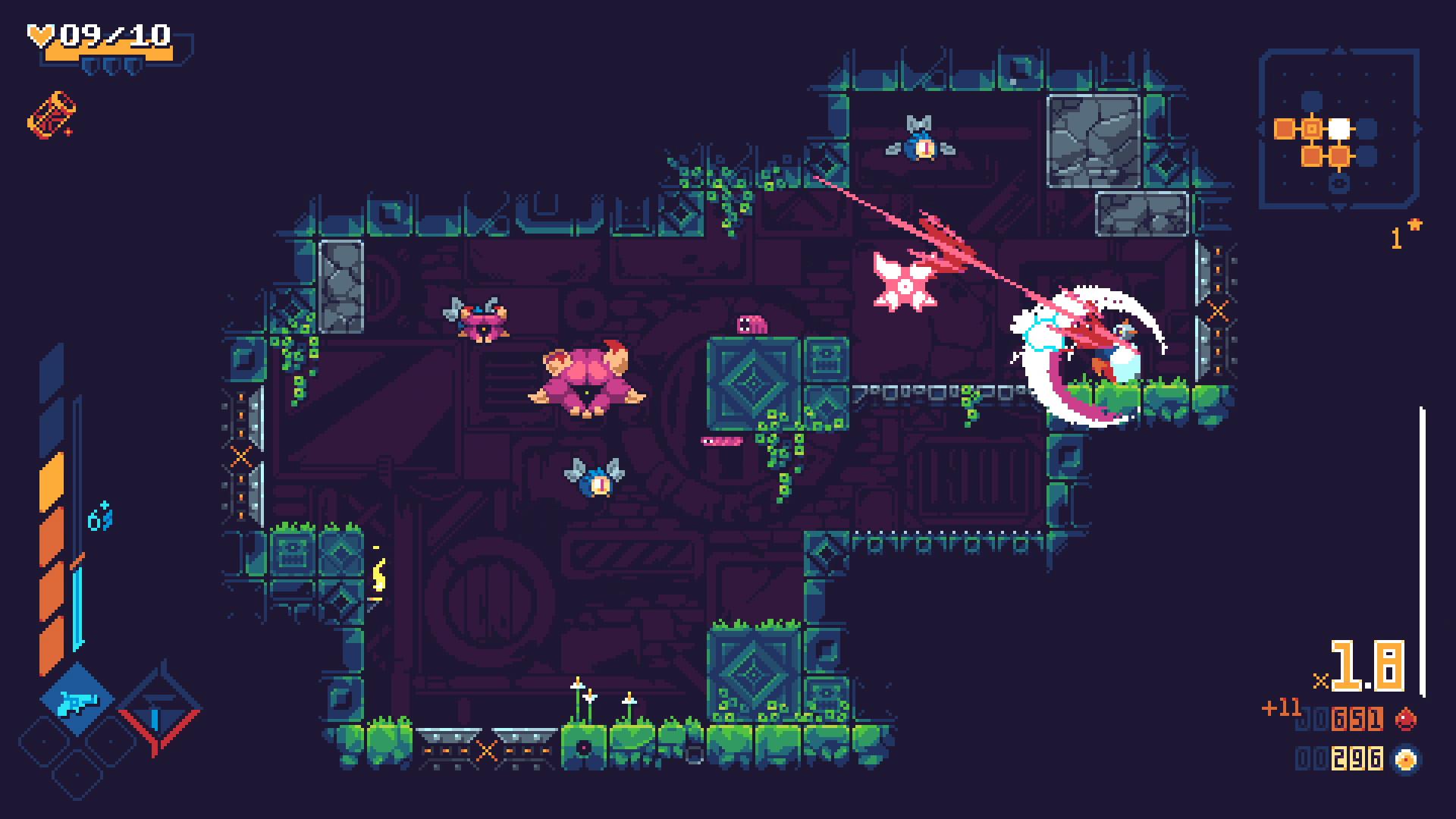Toggle the skull room marker on the minimap

[x=1338, y=183]
